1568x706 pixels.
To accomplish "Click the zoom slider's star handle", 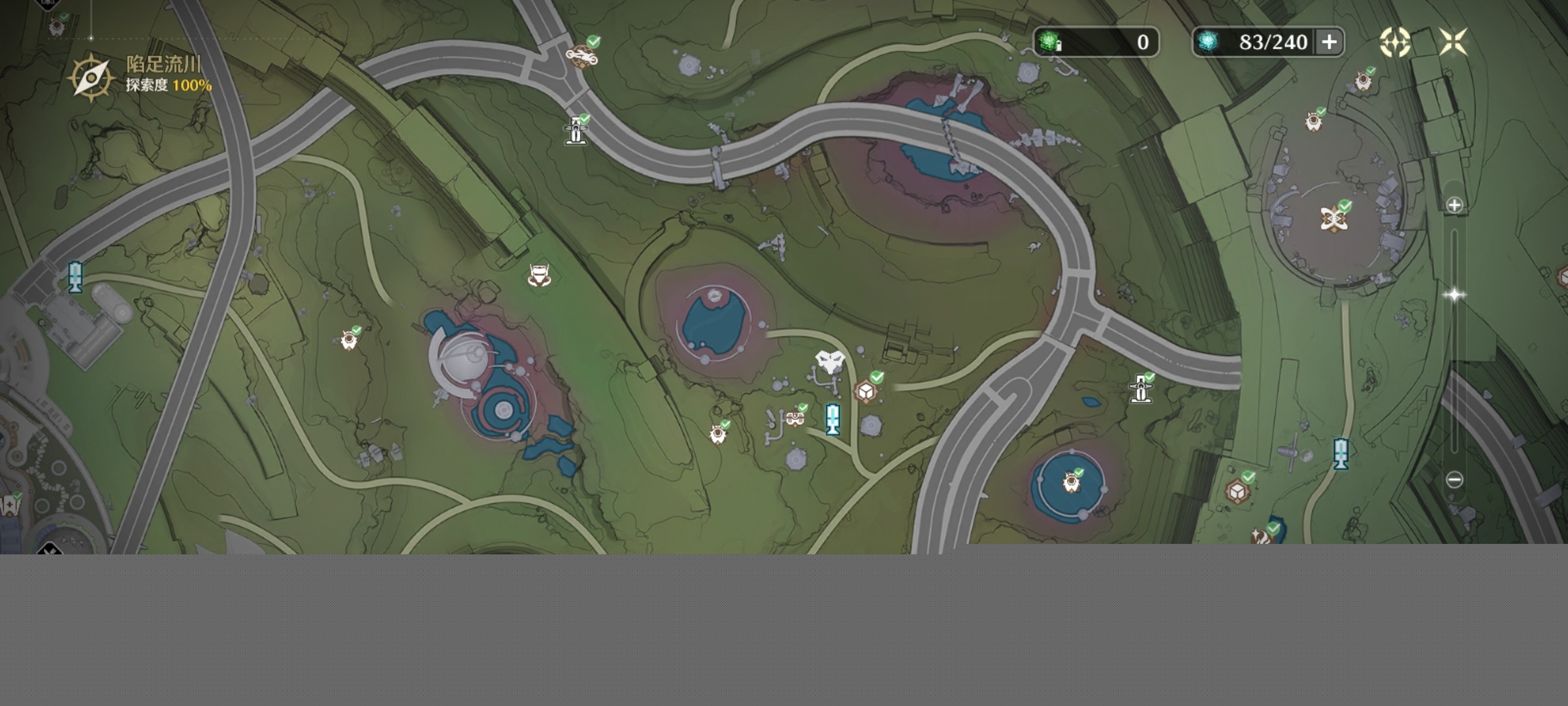I will 1454,295.
